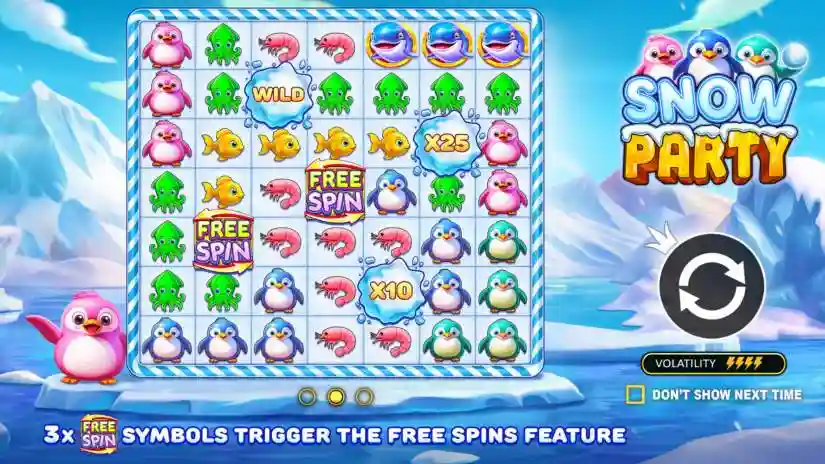Screen dimensions: 825x464
Task: Tick the Don't Show Next Time checkbox
Action: click(634, 394)
